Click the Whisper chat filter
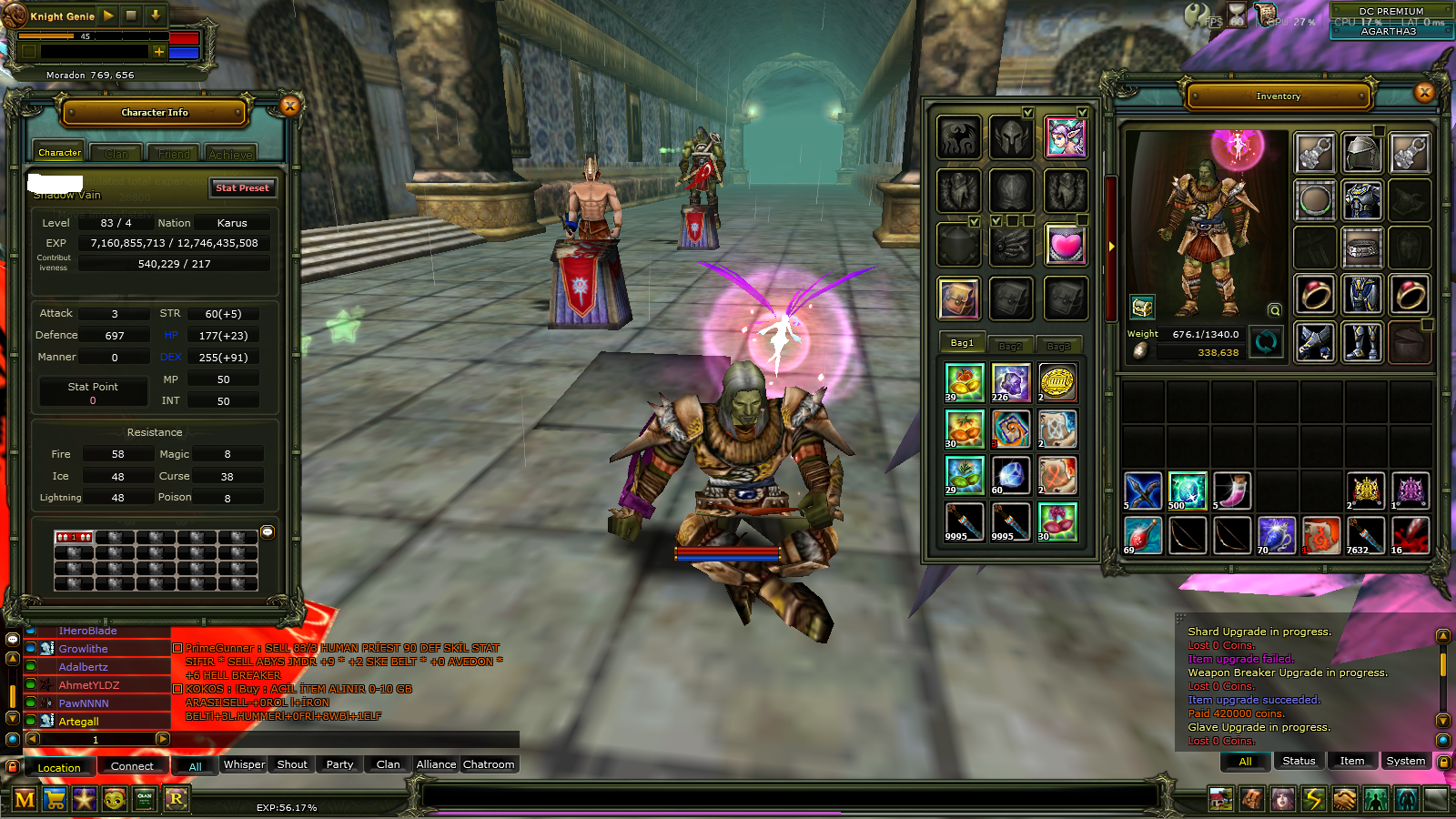Image resolution: width=1456 pixels, height=819 pixels. (x=244, y=764)
